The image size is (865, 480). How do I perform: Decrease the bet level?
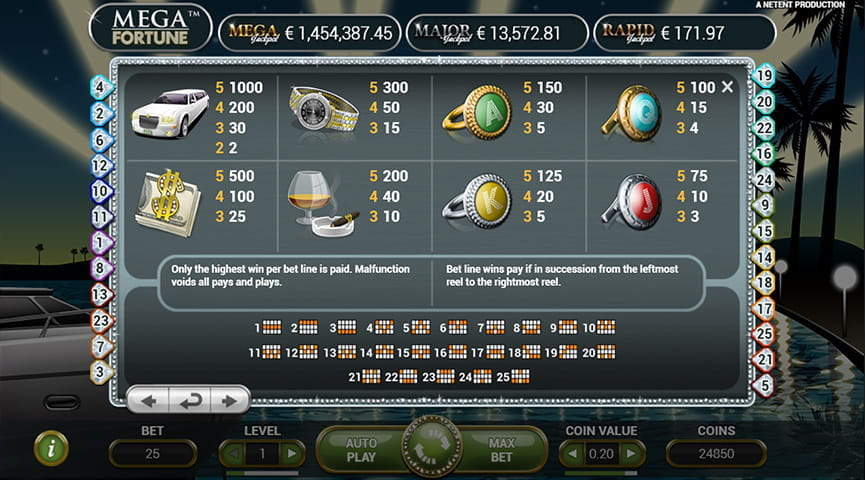[x=232, y=454]
